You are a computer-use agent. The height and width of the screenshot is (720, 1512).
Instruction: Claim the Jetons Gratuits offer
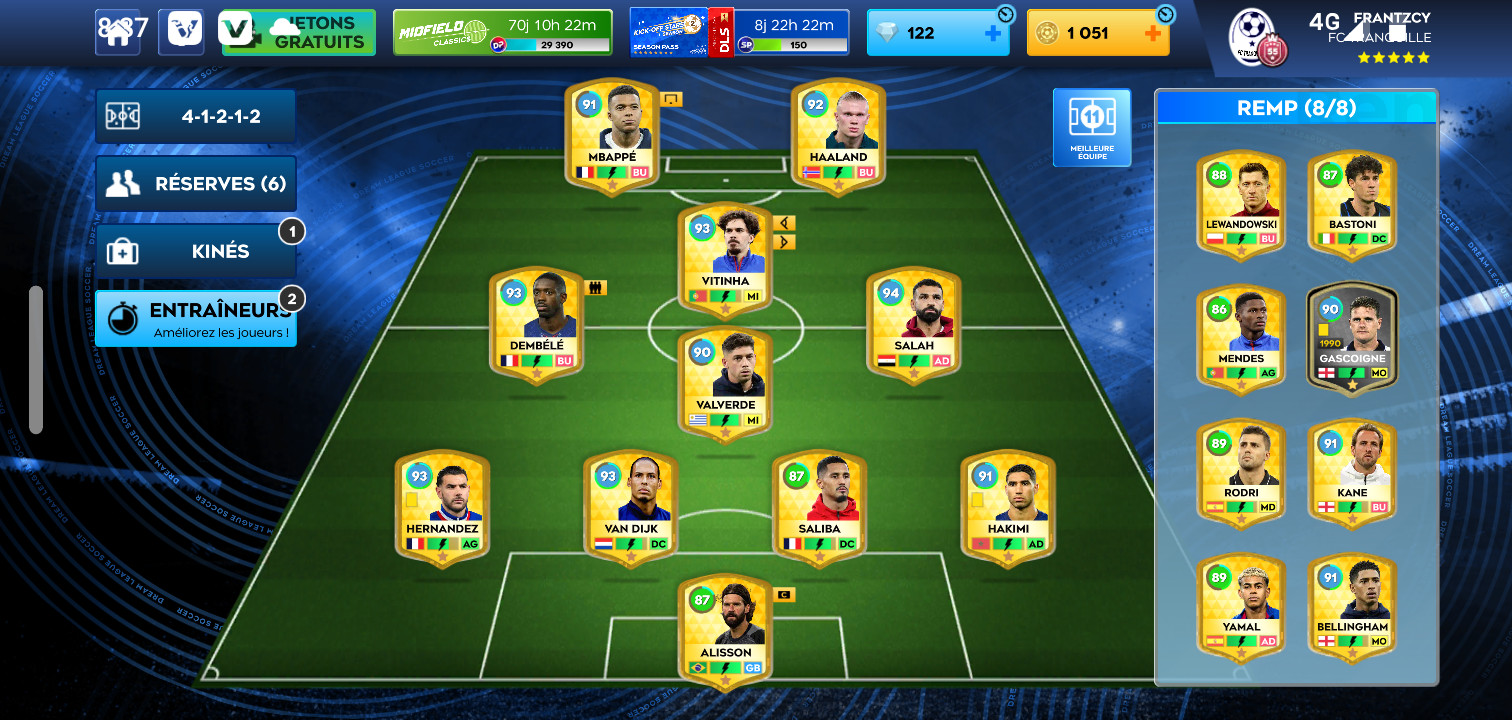299,33
